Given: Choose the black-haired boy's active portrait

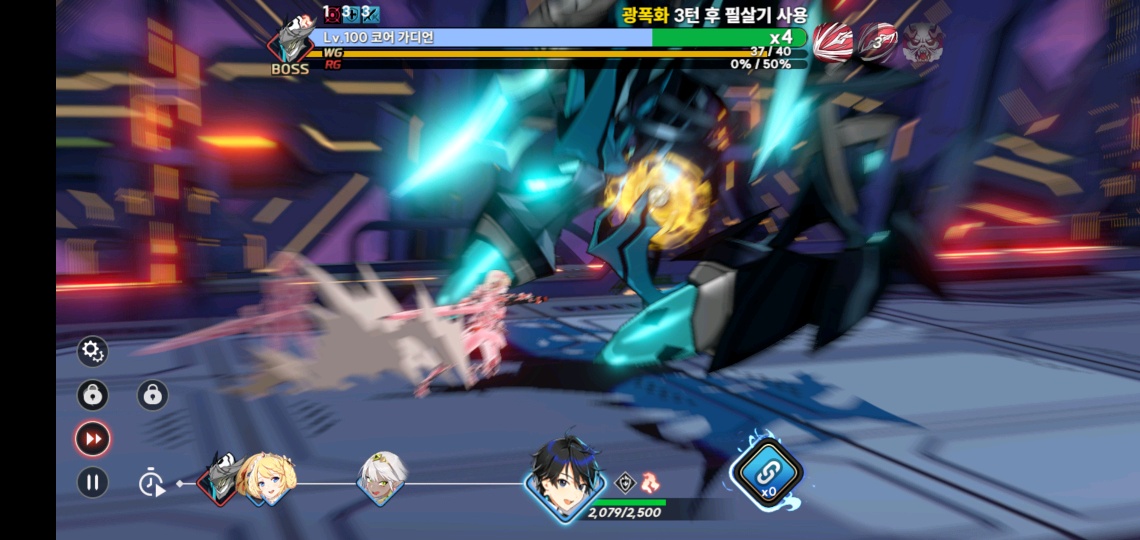Looking at the screenshot, I should click(x=565, y=478).
